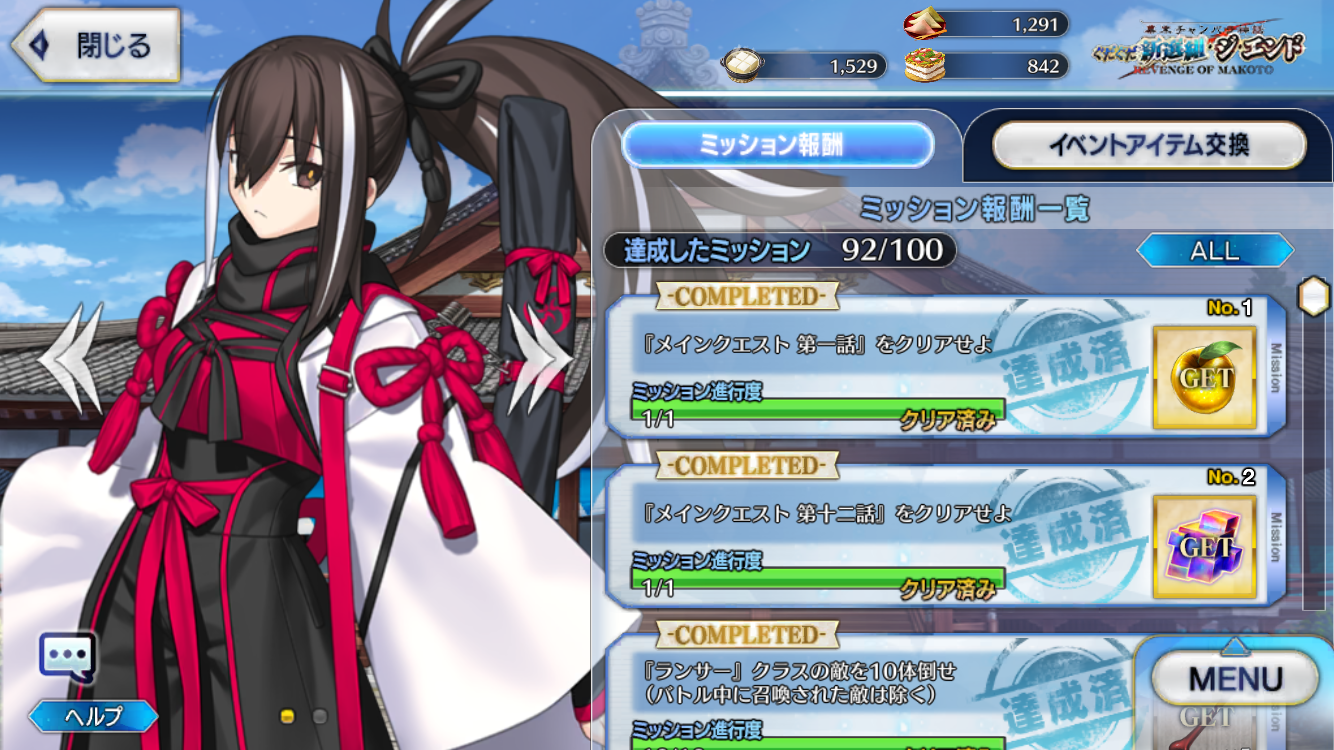Toggle the ALL mission filter
This screenshot has height=750, width=1334.
coord(1214,250)
